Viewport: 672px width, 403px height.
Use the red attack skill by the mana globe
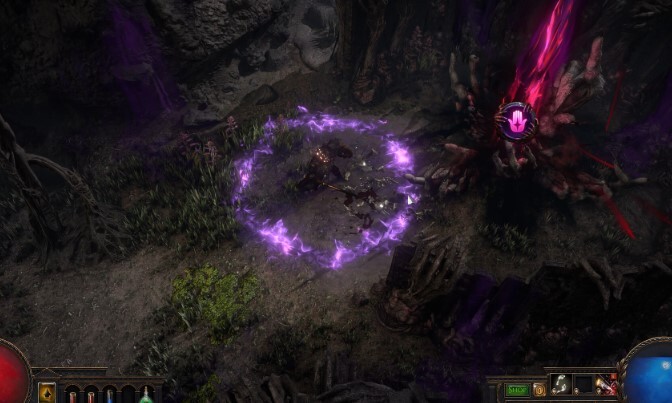click(x=606, y=386)
